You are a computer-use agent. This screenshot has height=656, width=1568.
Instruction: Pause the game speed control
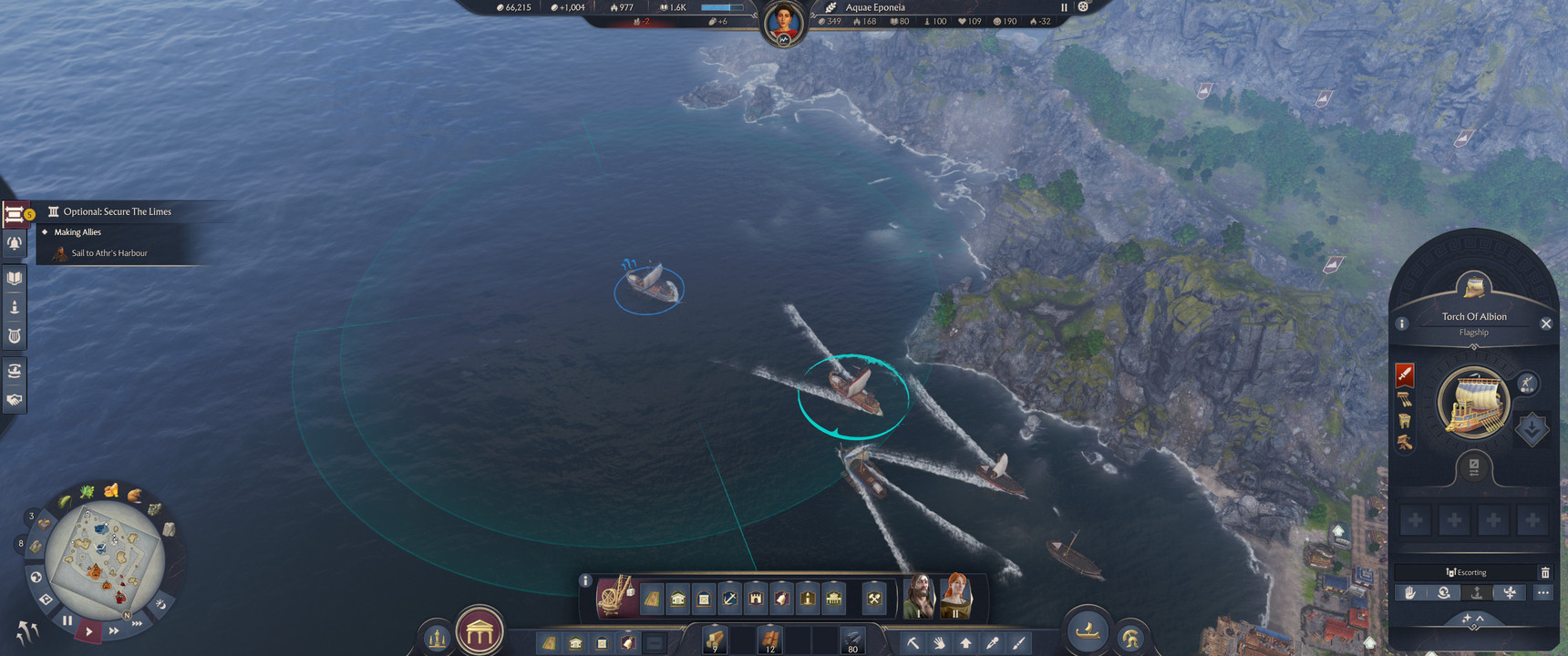tap(67, 620)
